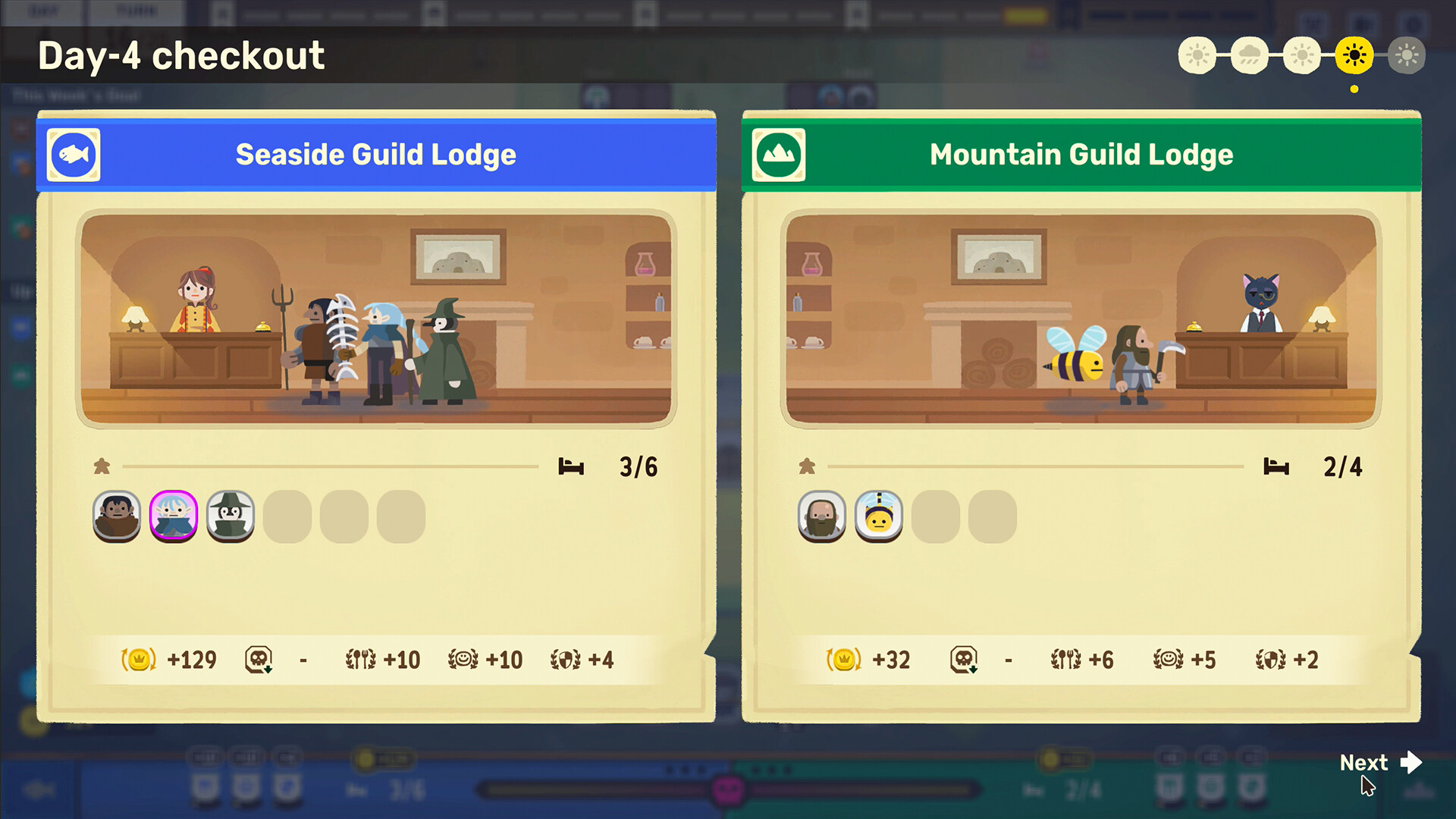
Task: Select the reputation shield icon showing +4
Action: (569, 660)
